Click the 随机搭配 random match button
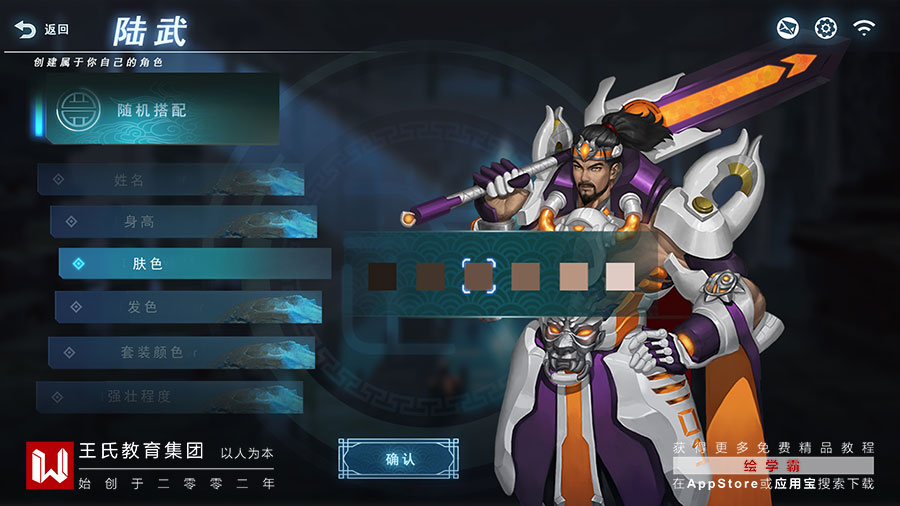The width and height of the screenshot is (900, 506). pos(155,110)
